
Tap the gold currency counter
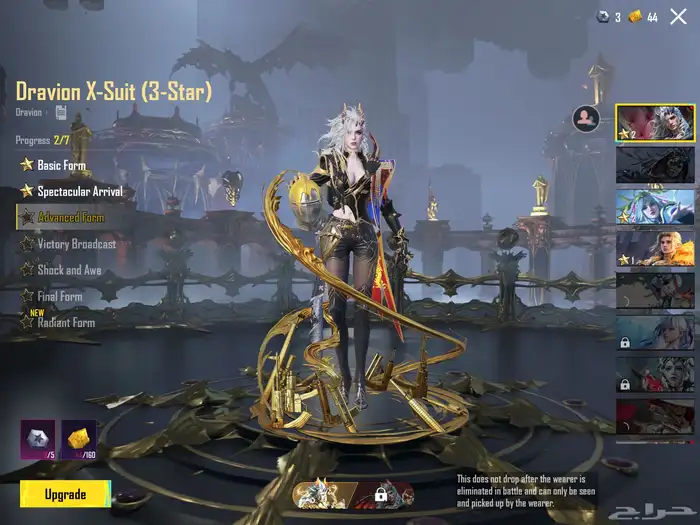(x=643, y=17)
